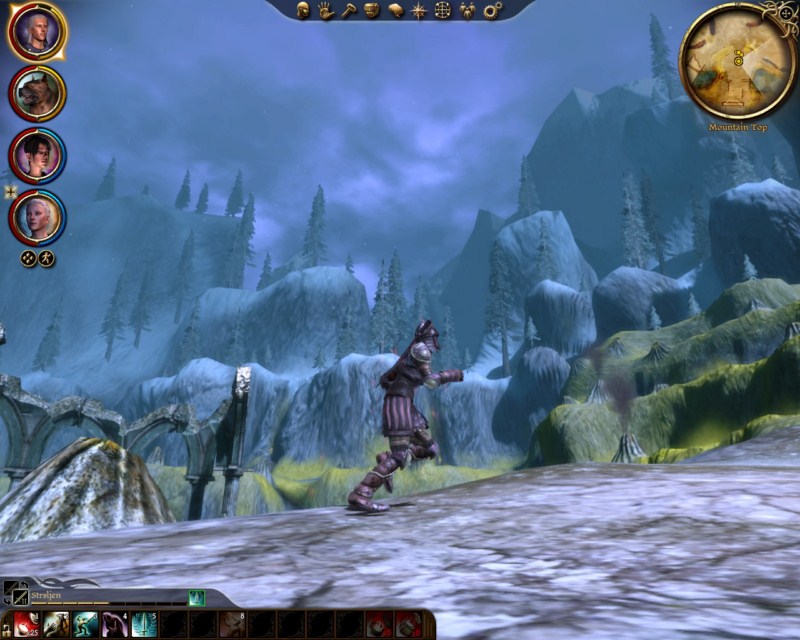Open the globe grid icon
The height and width of the screenshot is (640, 800).
tap(441, 10)
